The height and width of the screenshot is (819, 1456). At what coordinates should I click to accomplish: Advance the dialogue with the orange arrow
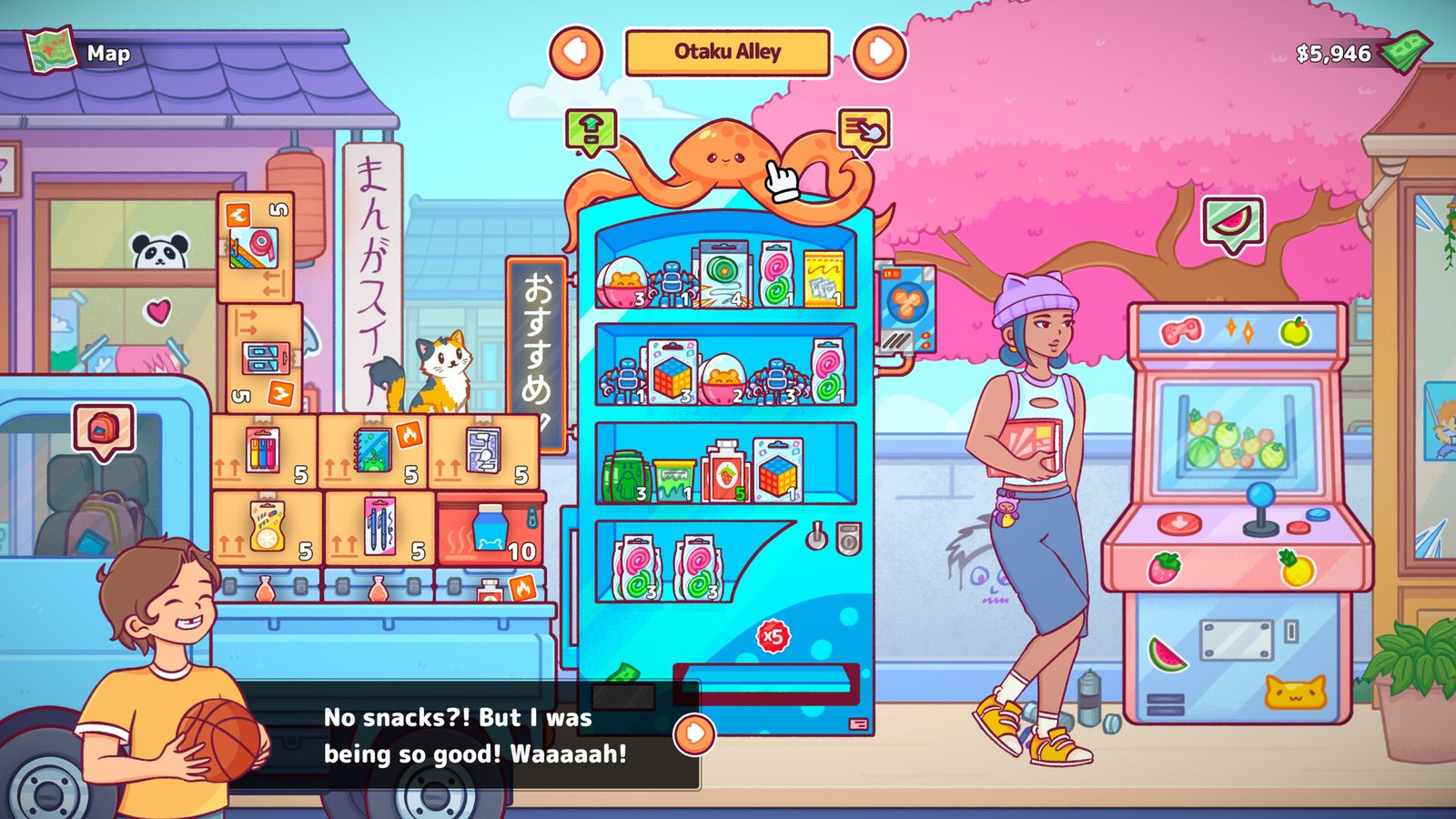[694, 733]
